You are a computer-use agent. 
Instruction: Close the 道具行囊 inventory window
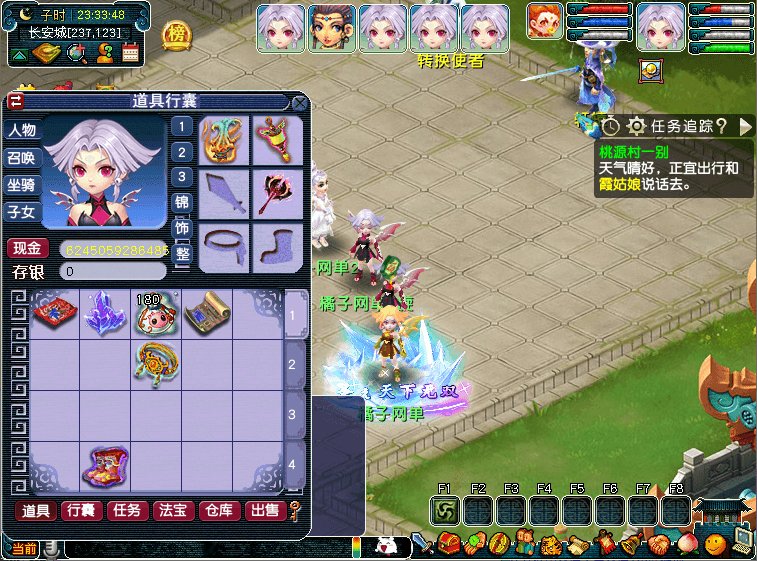coord(299,102)
